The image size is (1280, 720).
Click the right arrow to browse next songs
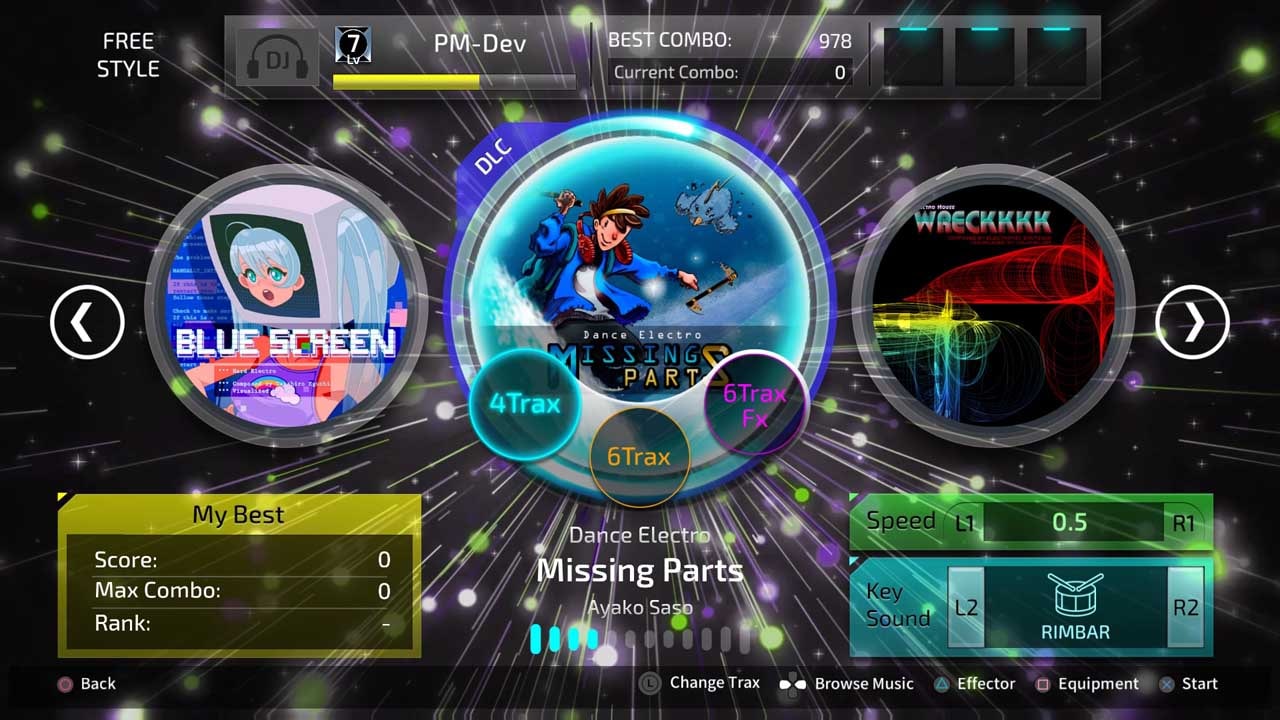point(1192,322)
